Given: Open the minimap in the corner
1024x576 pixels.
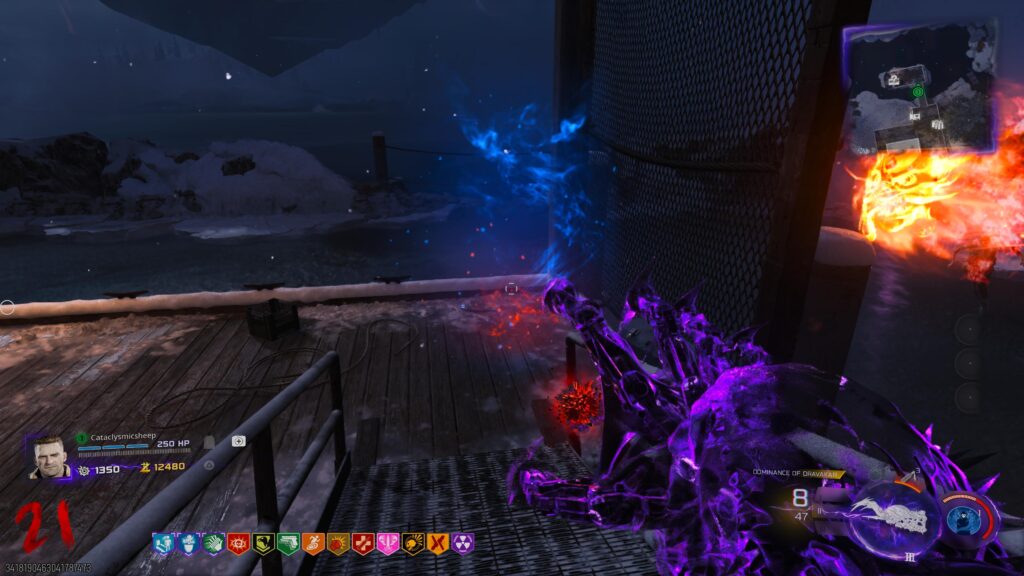Looking at the screenshot, I should [920, 88].
